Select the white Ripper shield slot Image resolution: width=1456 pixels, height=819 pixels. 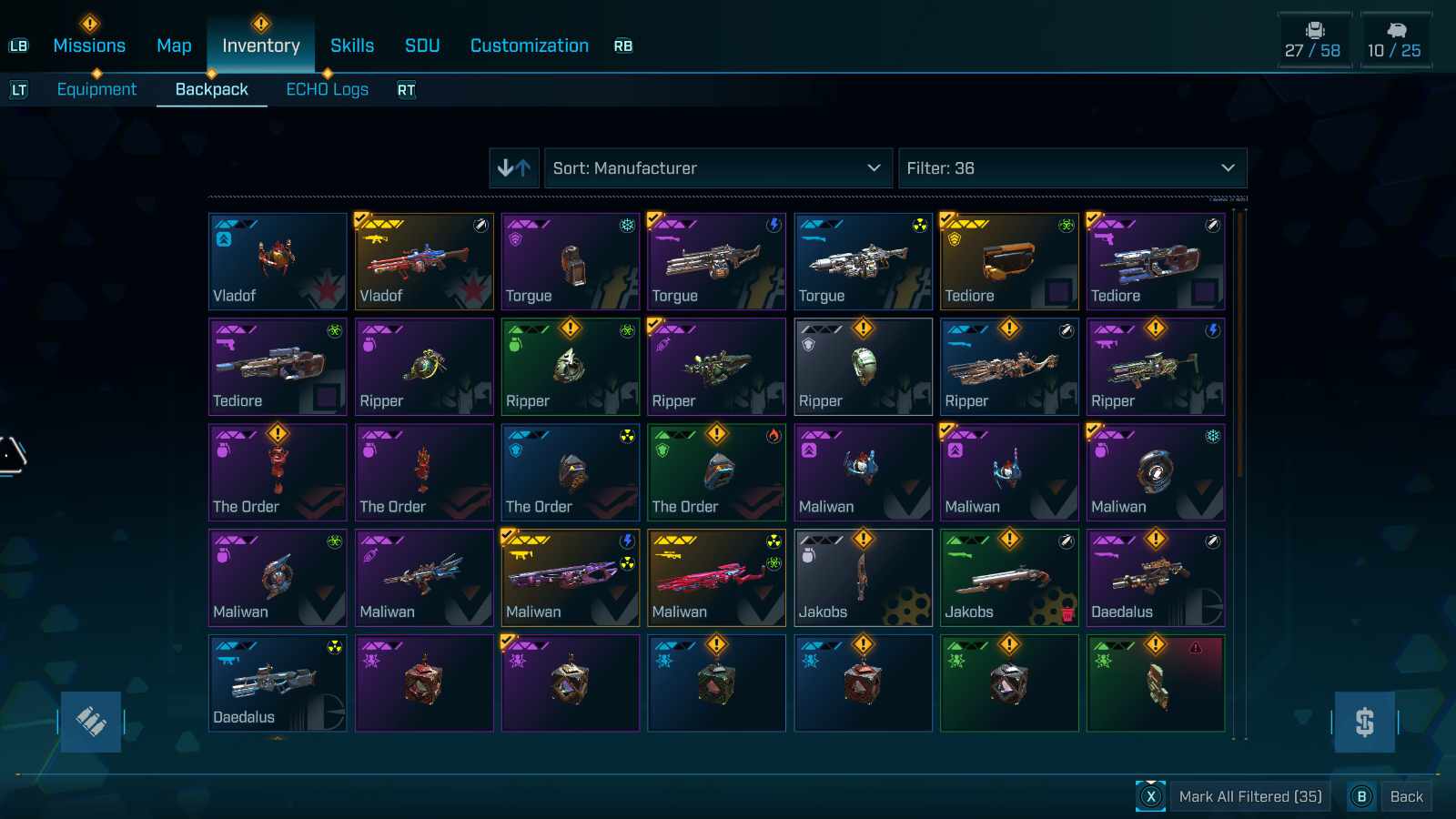[863, 367]
